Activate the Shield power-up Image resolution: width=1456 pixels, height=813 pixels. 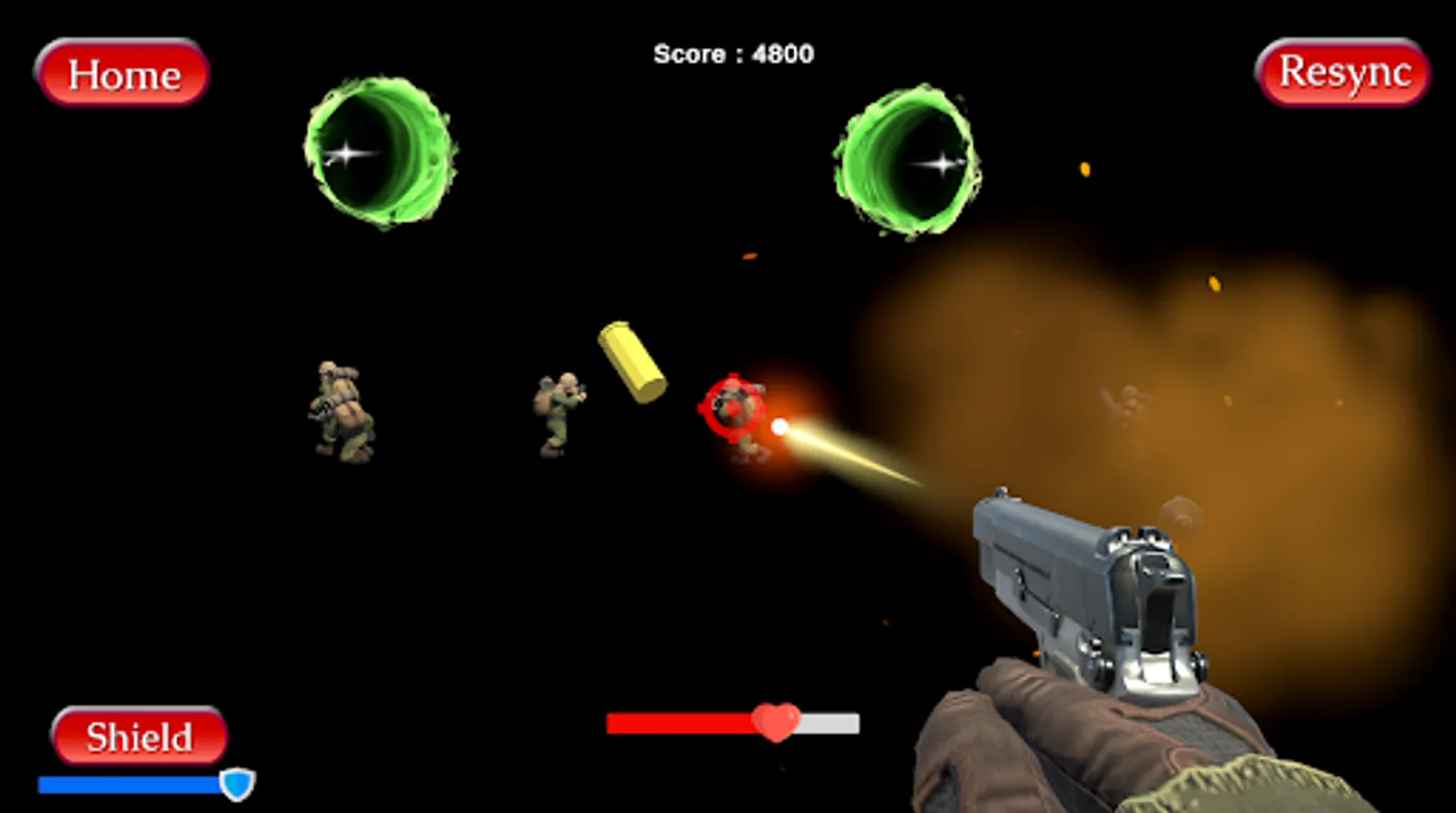[x=139, y=737]
